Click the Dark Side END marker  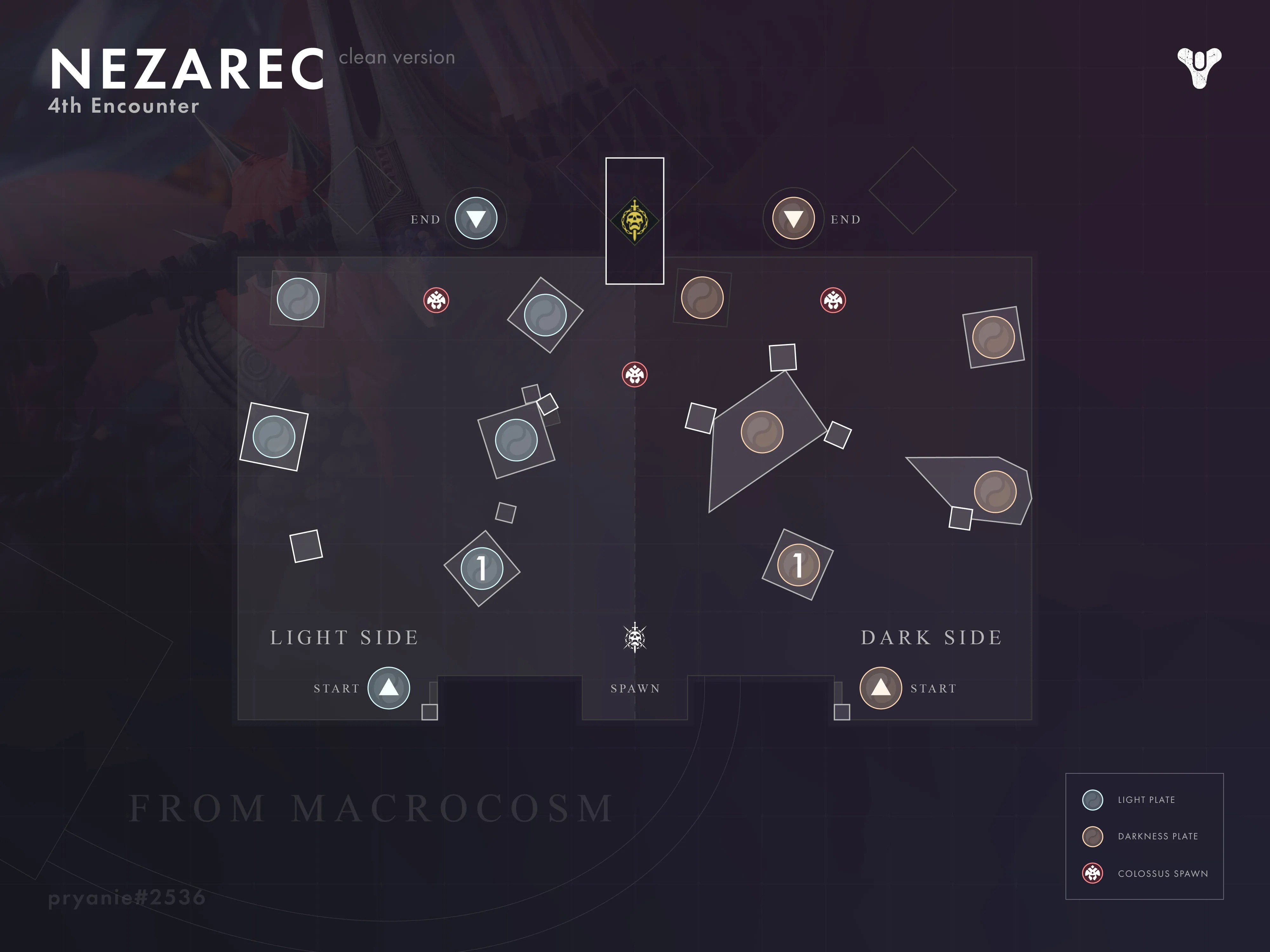click(793, 218)
